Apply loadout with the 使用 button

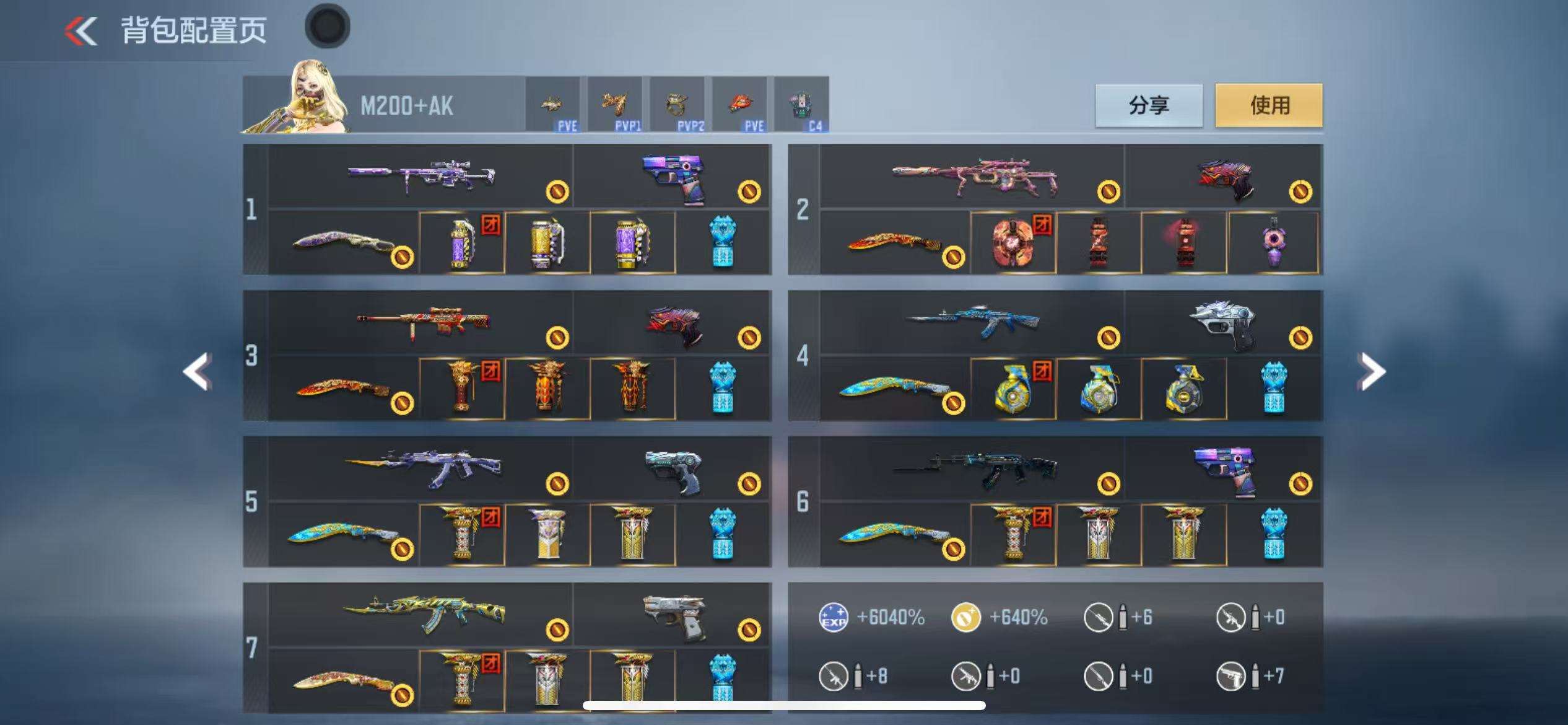pos(1268,105)
